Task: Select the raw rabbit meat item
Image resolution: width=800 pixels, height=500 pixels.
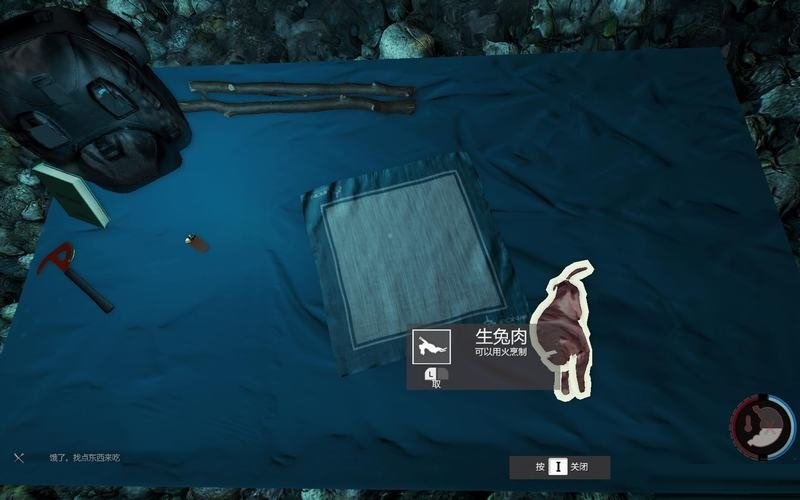Action: [565, 330]
